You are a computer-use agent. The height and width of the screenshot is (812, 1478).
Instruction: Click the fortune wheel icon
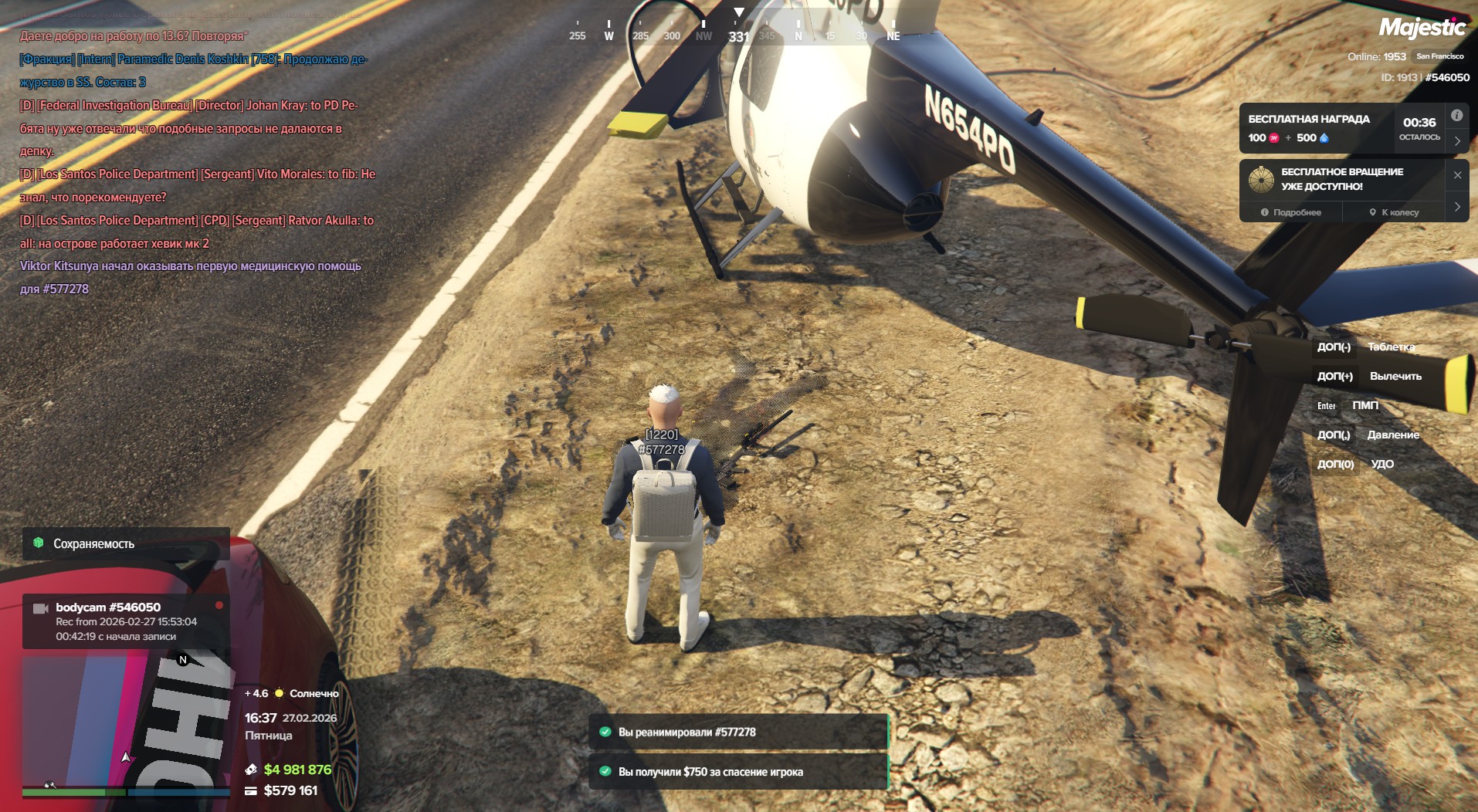coord(1261,179)
